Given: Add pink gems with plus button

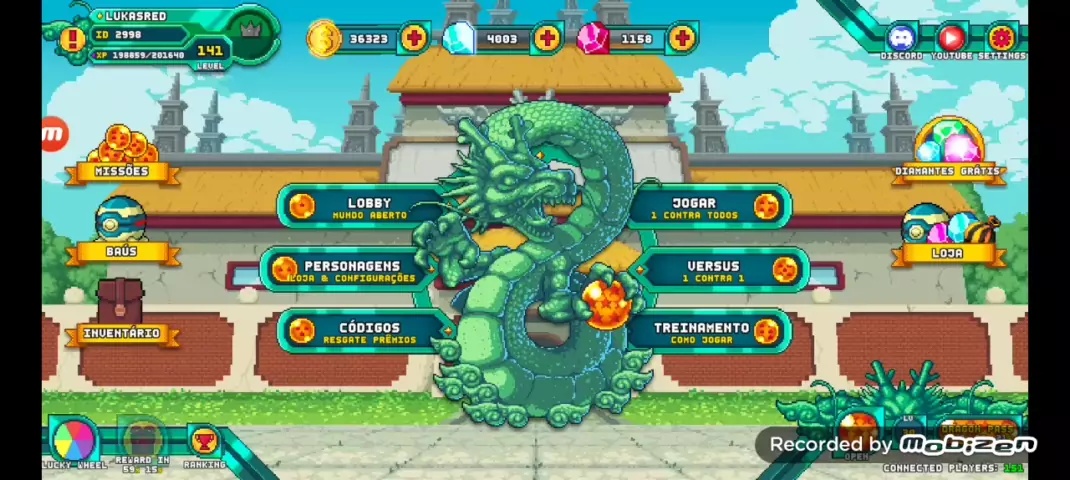Looking at the screenshot, I should [681, 39].
